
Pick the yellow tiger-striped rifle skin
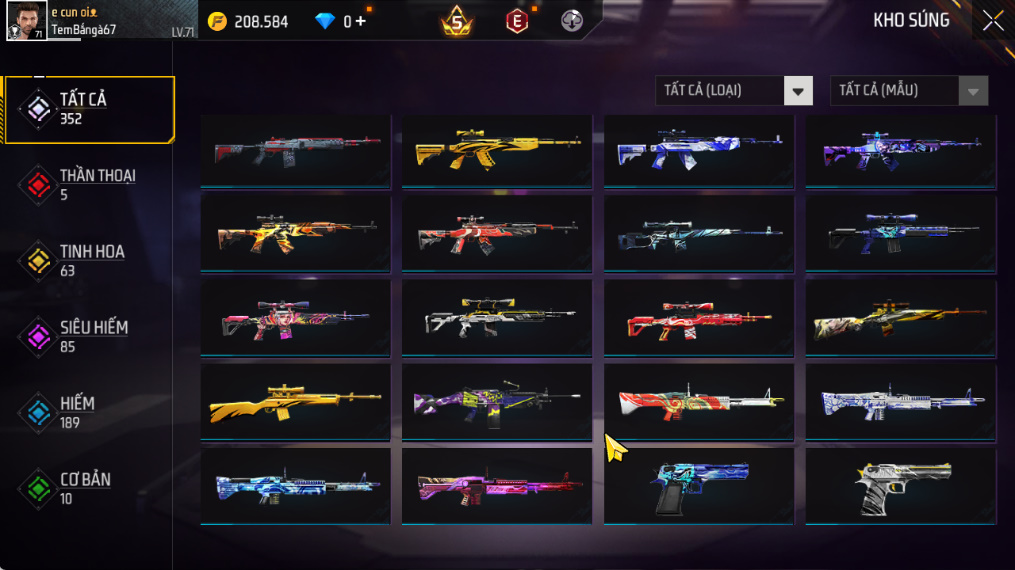tap(497, 150)
